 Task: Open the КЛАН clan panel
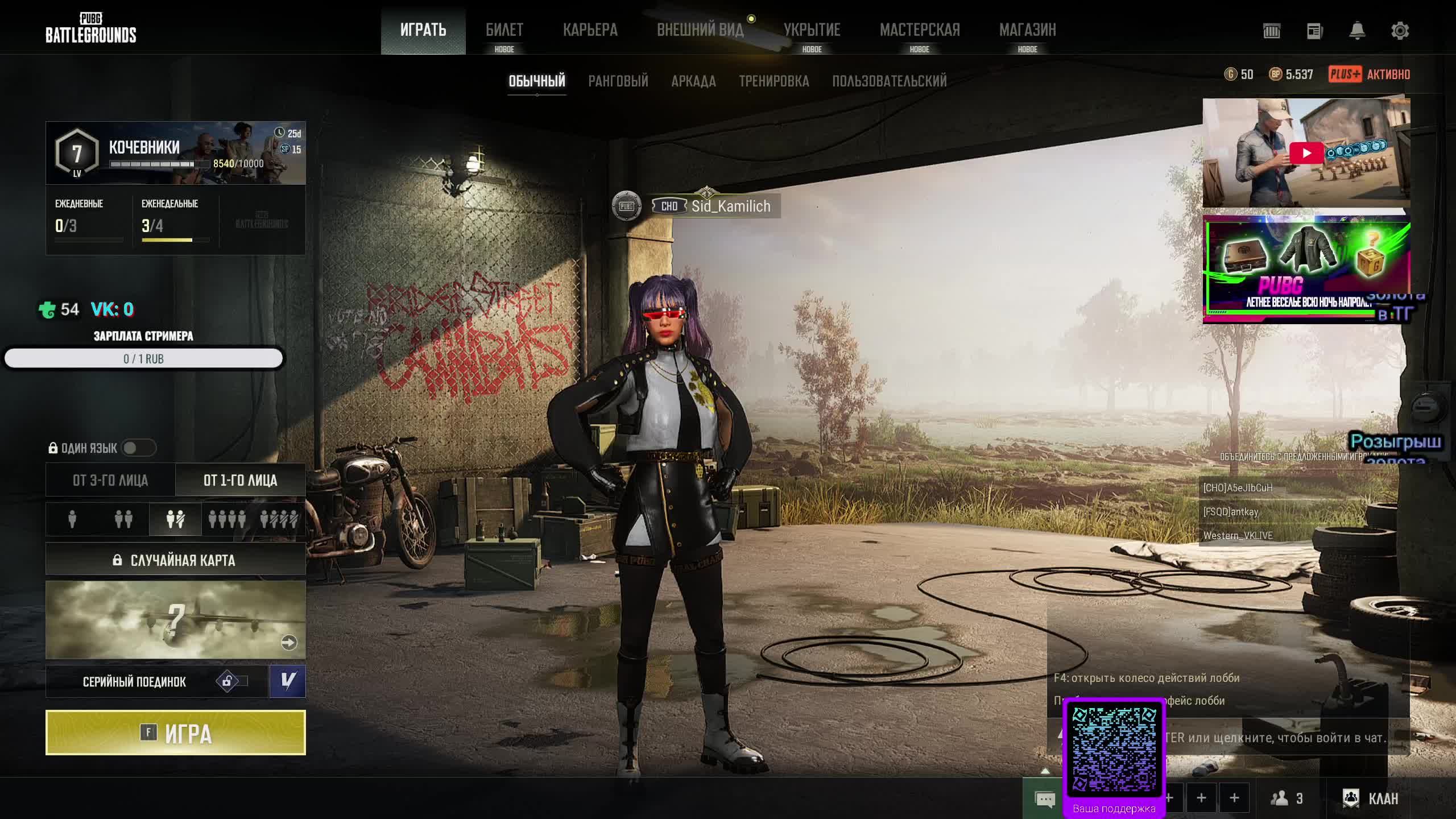click(1371, 799)
